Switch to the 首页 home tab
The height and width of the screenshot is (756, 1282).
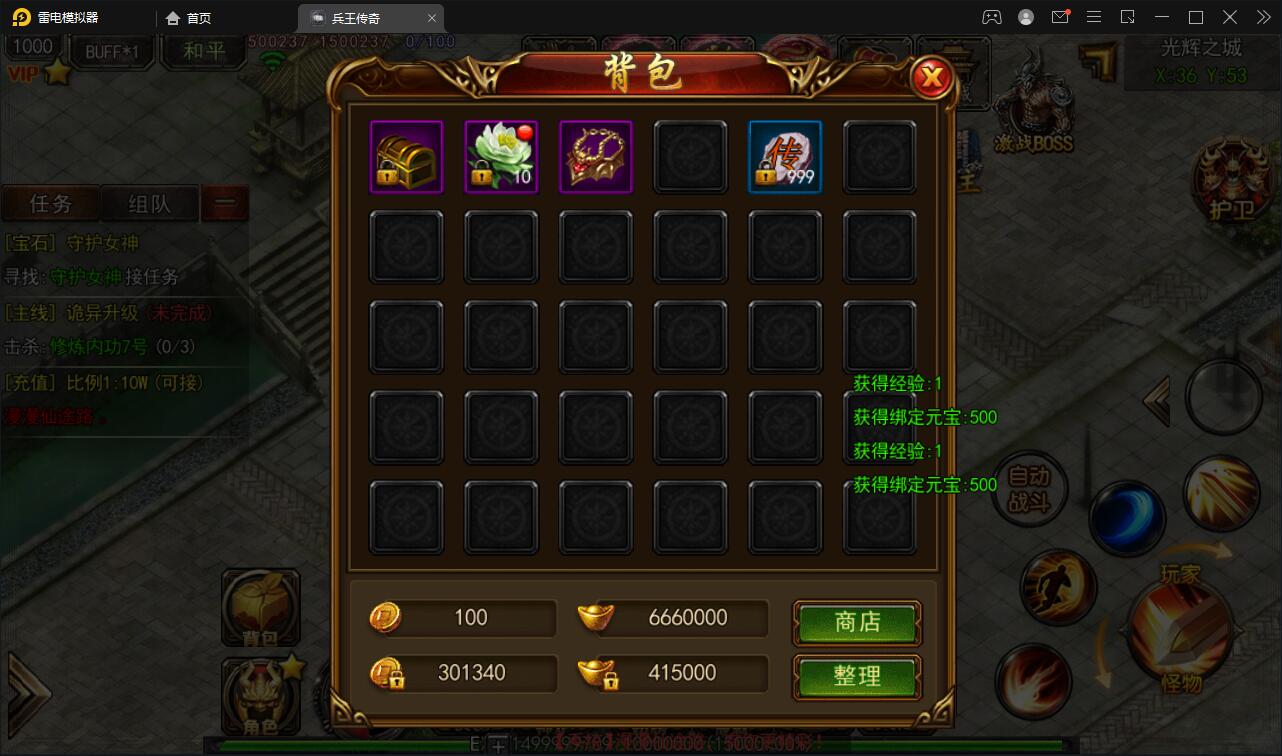pos(197,17)
